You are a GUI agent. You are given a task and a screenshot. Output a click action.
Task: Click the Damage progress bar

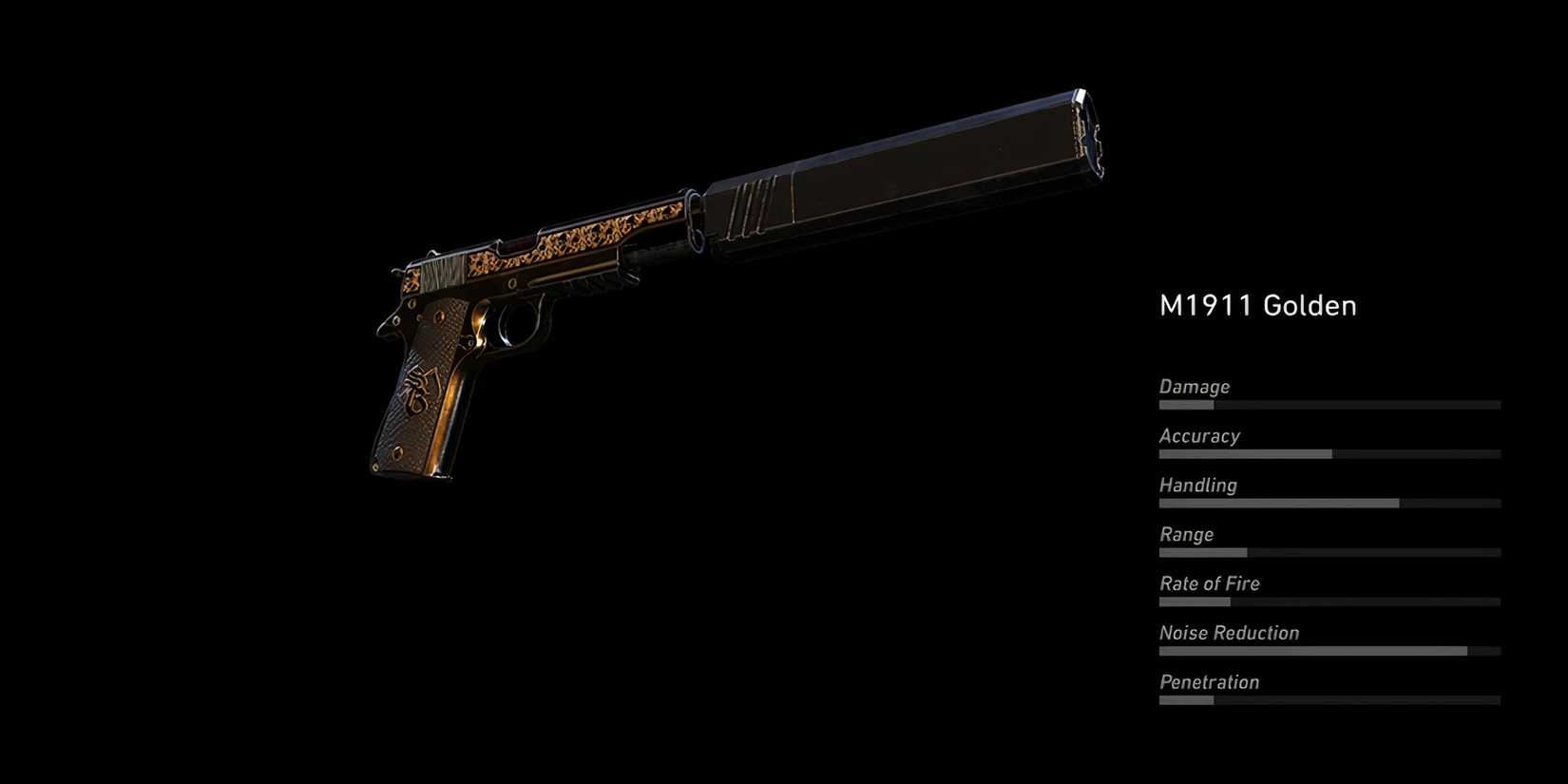1330,404
